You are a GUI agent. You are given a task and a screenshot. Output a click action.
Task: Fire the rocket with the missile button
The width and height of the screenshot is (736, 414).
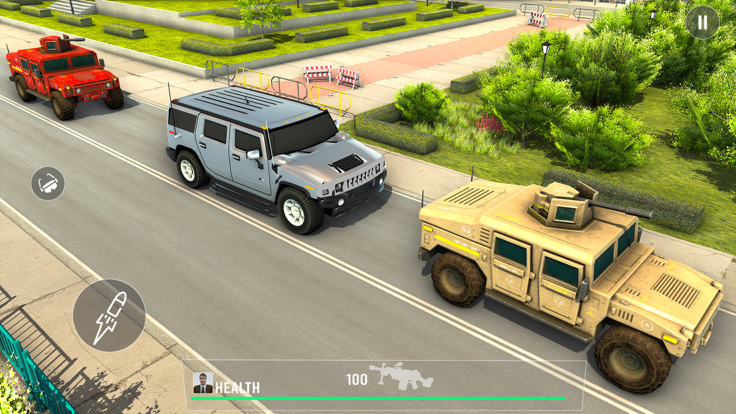[108, 315]
